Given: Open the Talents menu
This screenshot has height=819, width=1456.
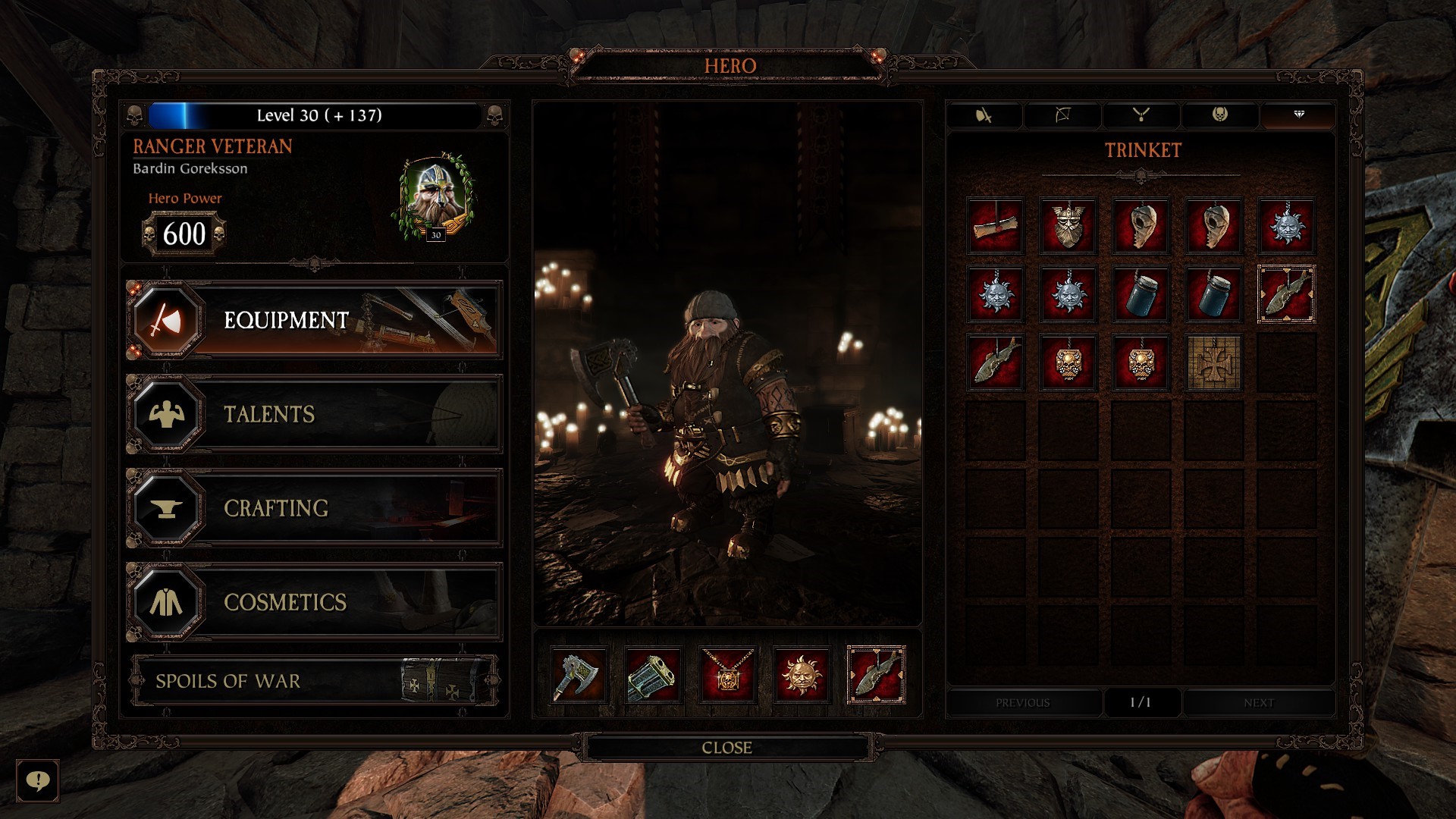Looking at the screenshot, I should (x=314, y=414).
